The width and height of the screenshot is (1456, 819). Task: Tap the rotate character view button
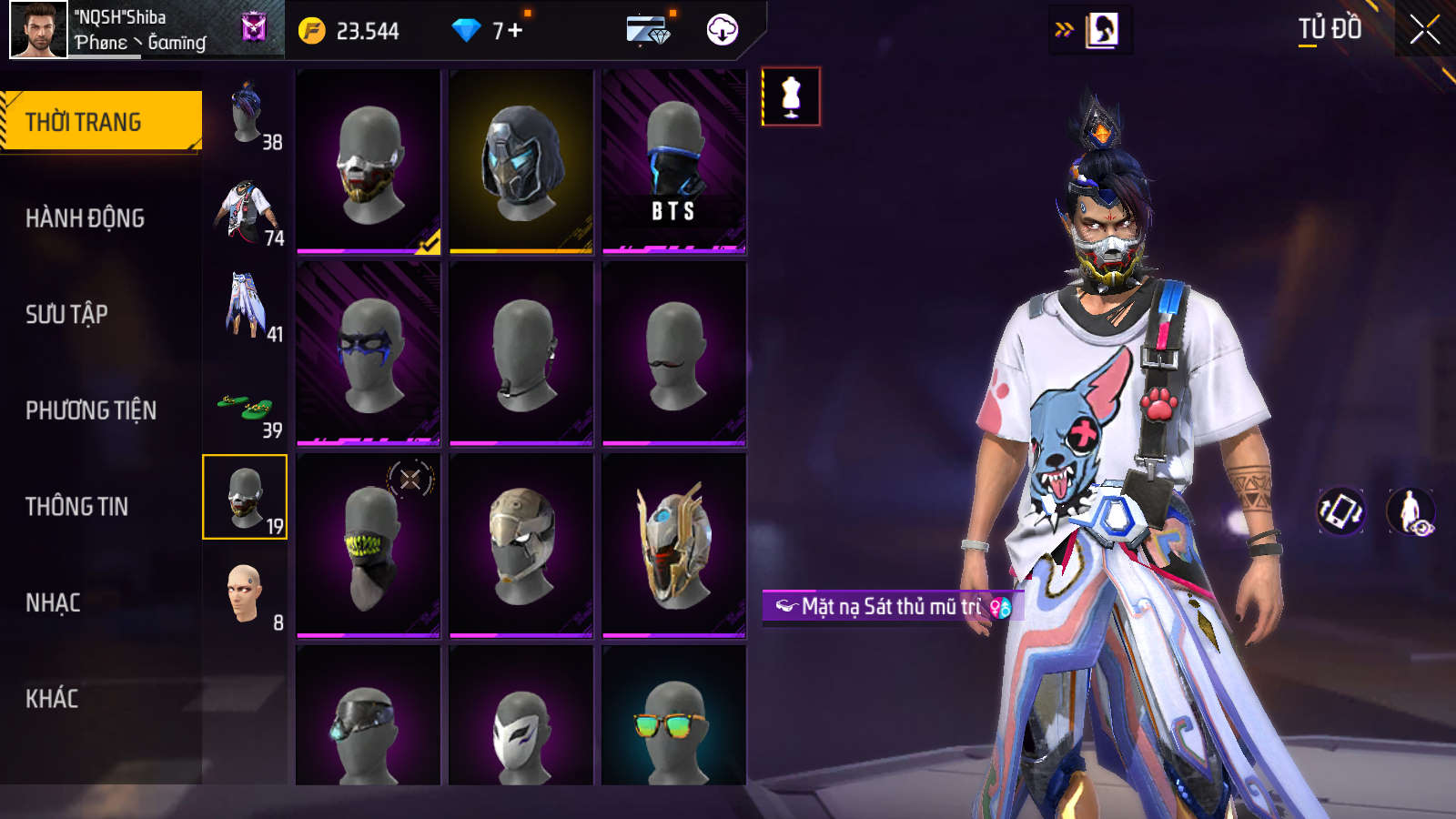1340,511
